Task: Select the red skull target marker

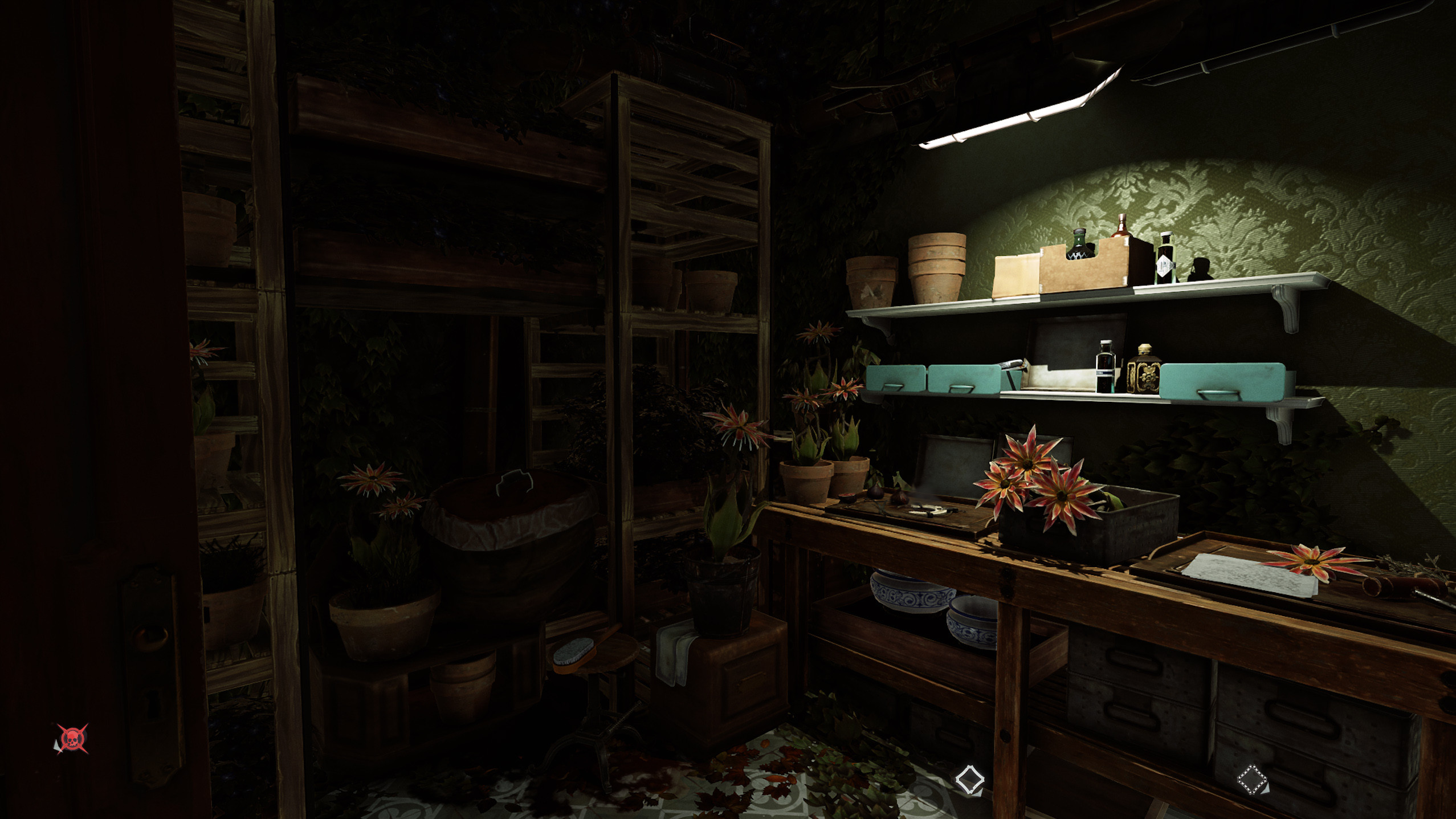Action: coord(72,739)
